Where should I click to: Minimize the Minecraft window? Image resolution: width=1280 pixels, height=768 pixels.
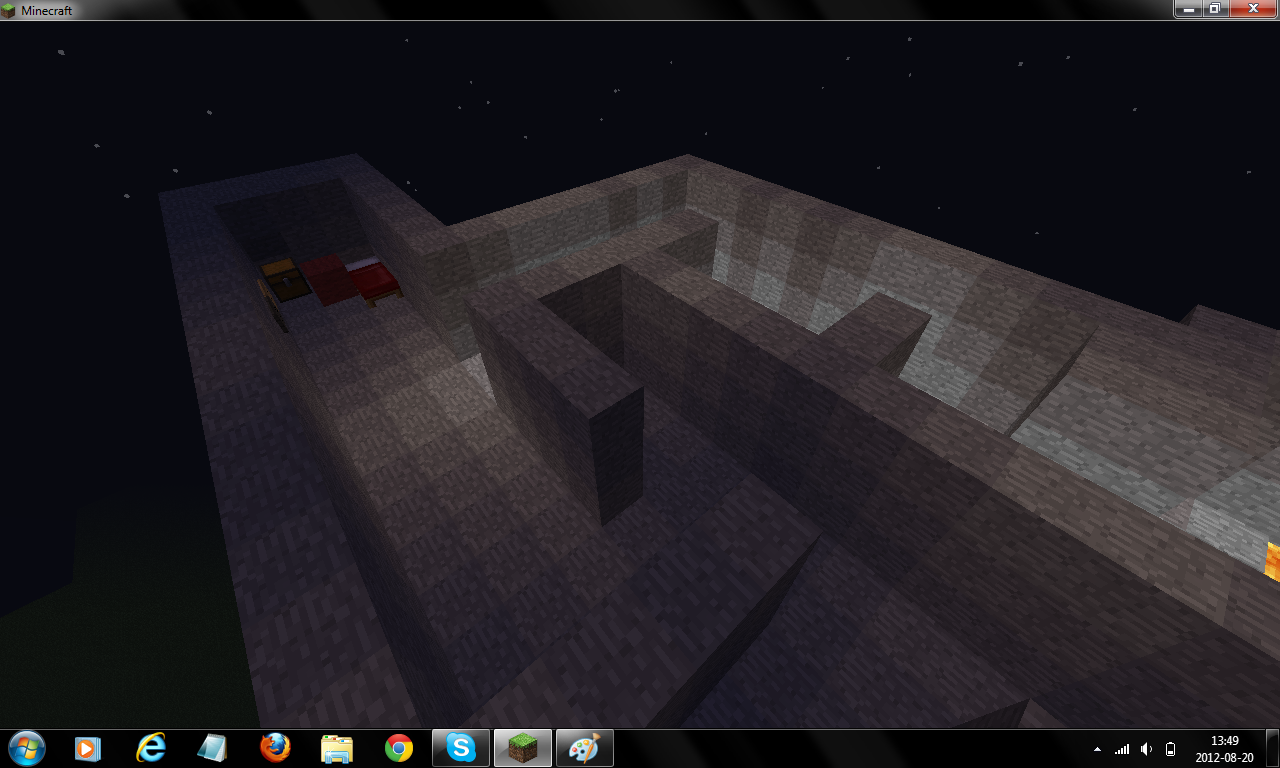click(x=1188, y=9)
